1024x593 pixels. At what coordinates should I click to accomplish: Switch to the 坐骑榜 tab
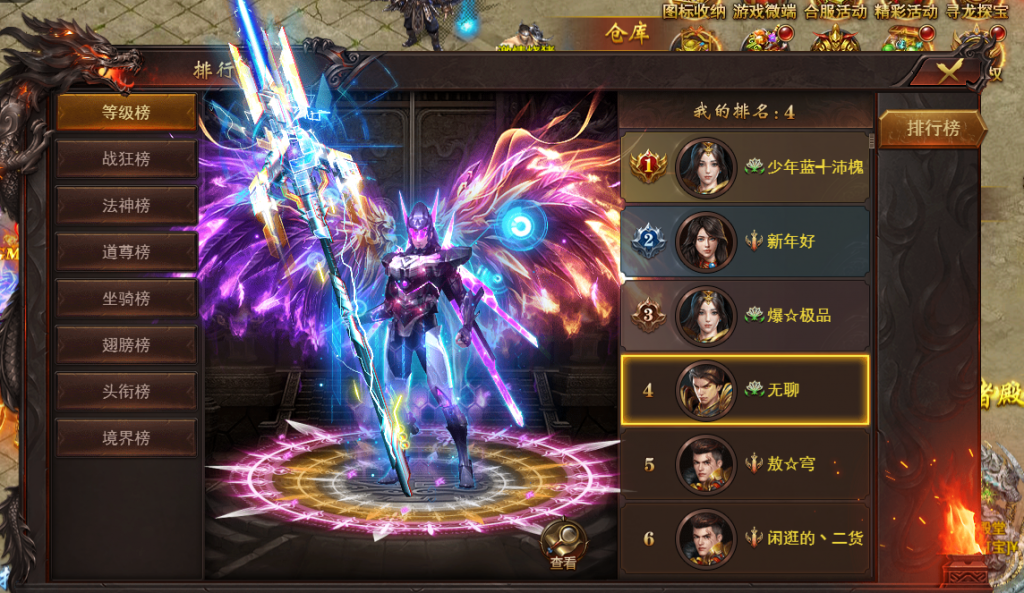(126, 298)
